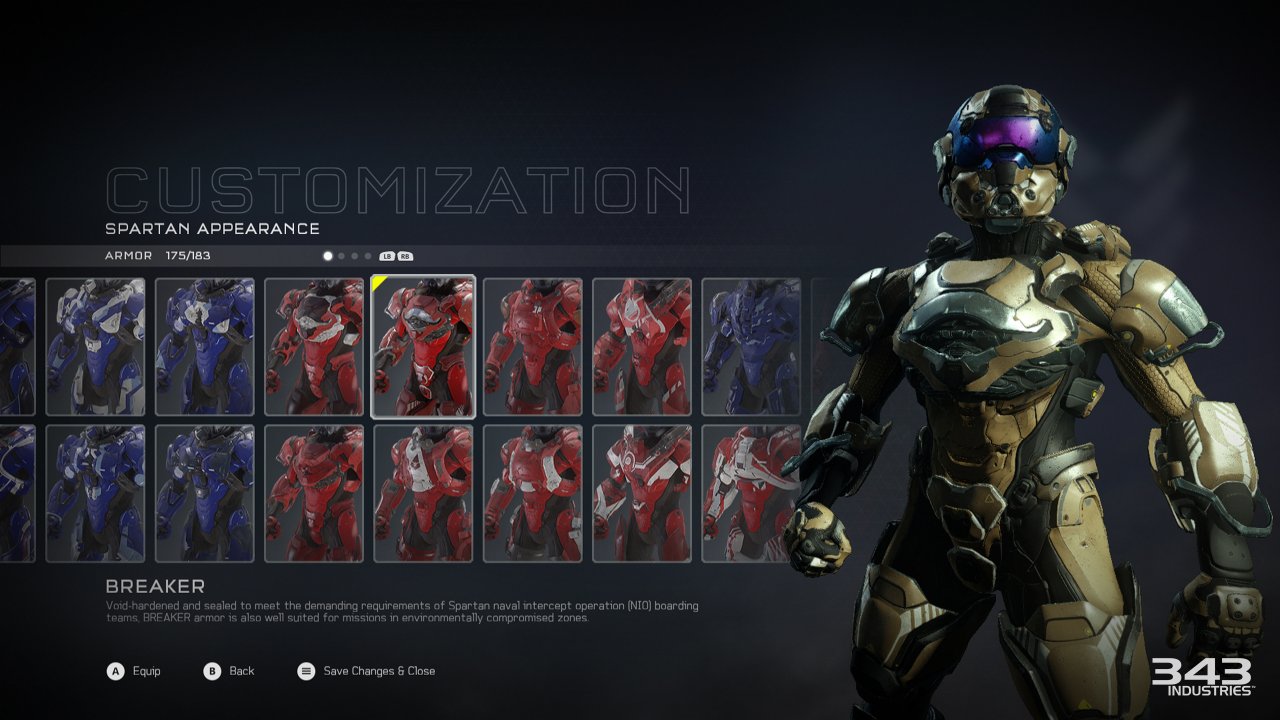Select the red-and-white armor partly behind the Spartan

(750, 493)
